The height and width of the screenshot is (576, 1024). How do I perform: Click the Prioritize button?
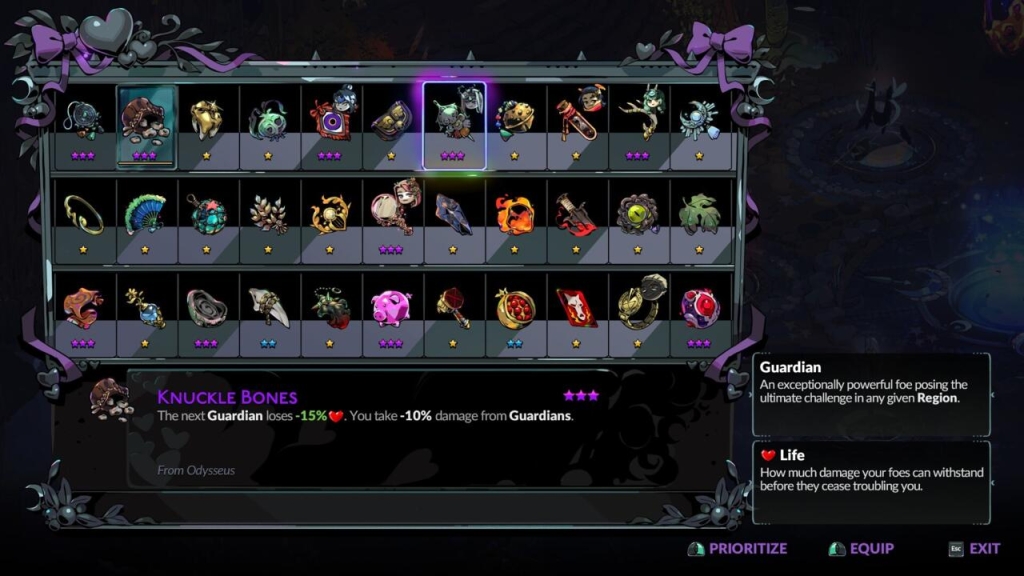coord(738,549)
